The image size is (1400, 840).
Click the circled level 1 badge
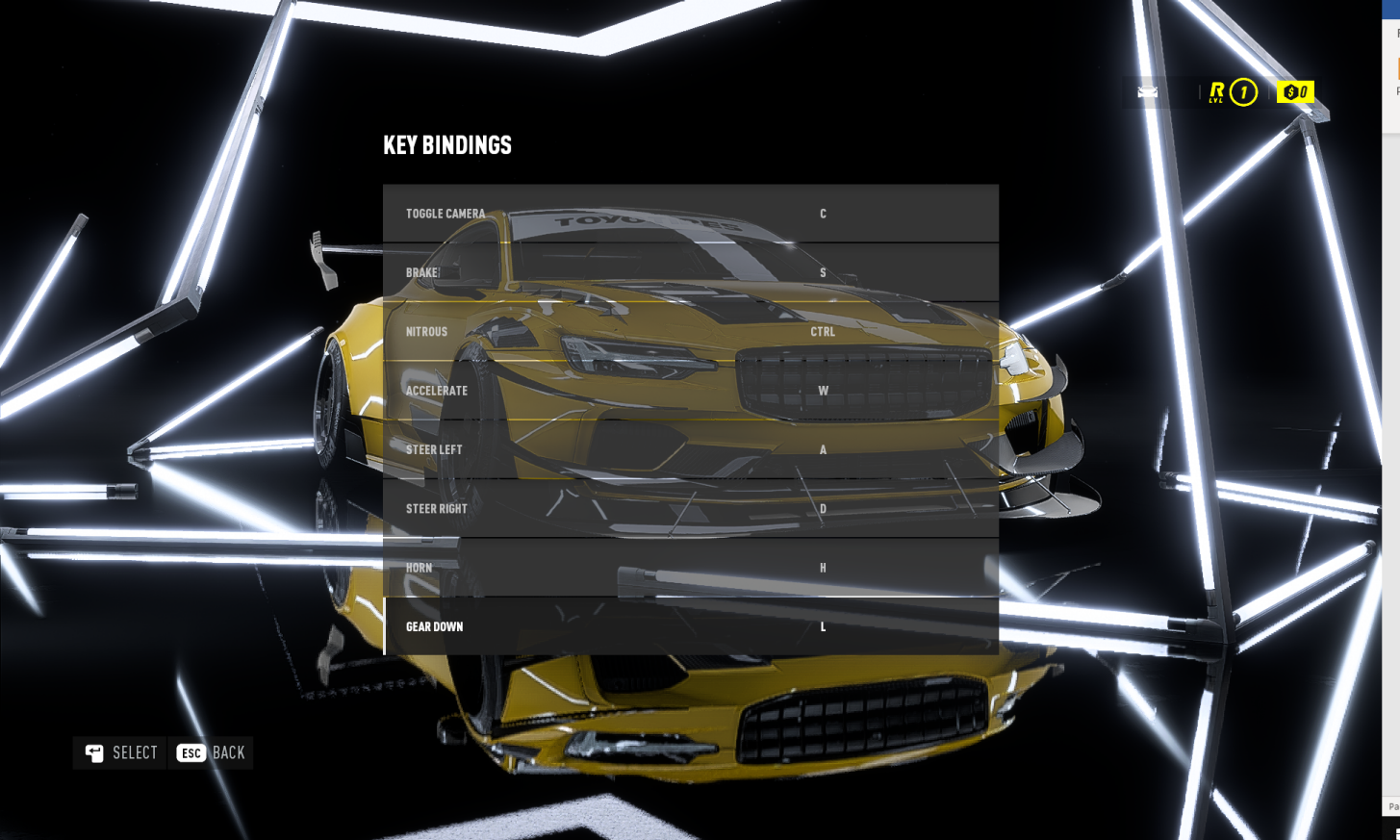tap(1242, 92)
